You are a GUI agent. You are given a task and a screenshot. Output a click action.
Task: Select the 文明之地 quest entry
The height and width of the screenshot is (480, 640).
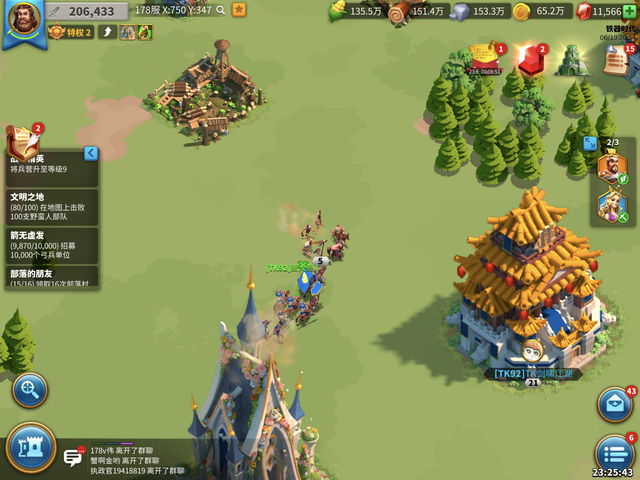(x=52, y=207)
